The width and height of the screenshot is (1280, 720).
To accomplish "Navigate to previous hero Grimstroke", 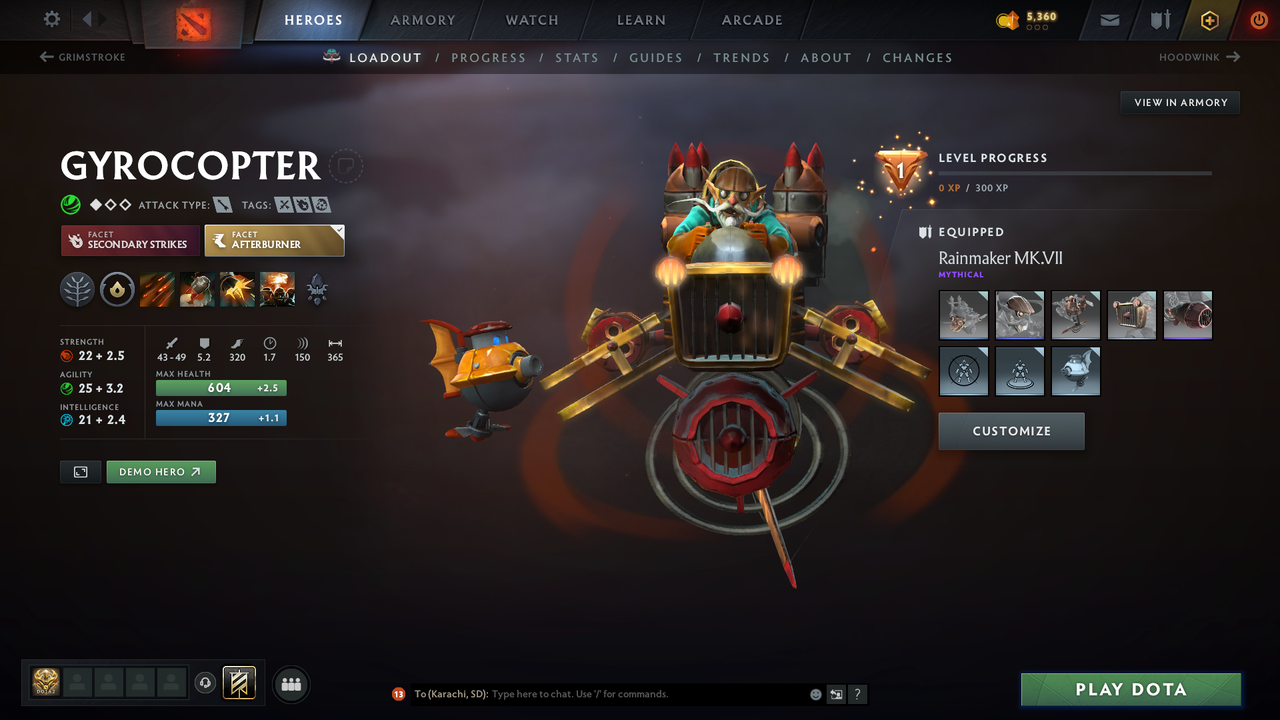I will (82, 57).
